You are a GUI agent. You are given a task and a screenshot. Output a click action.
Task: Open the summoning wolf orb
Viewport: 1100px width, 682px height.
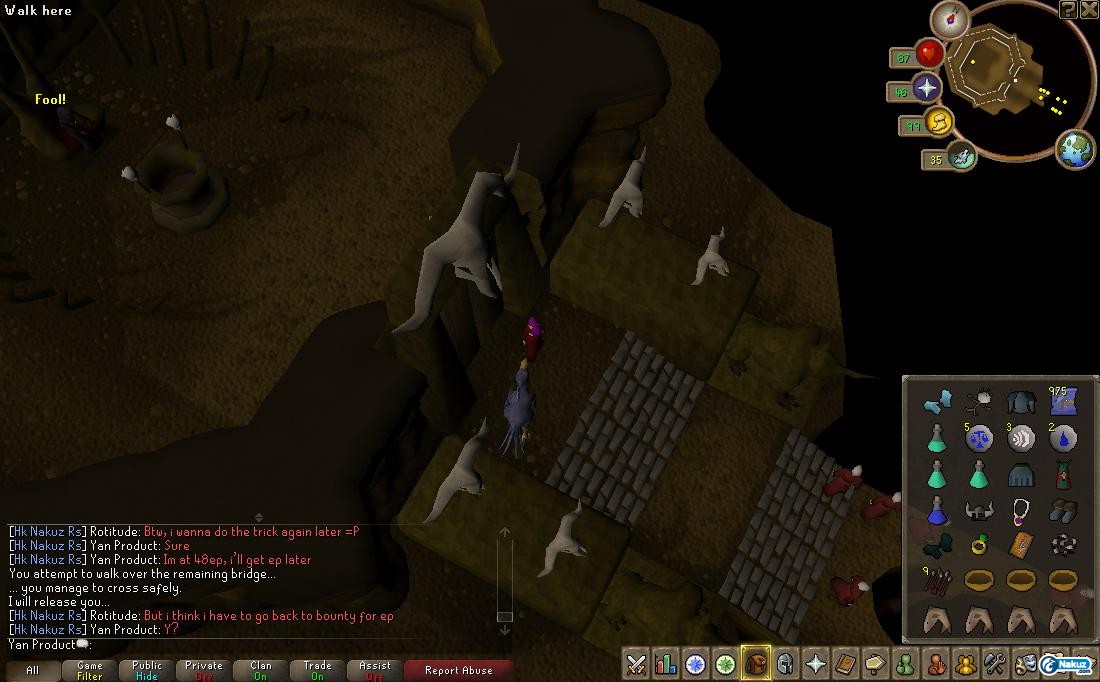point(962,156)
